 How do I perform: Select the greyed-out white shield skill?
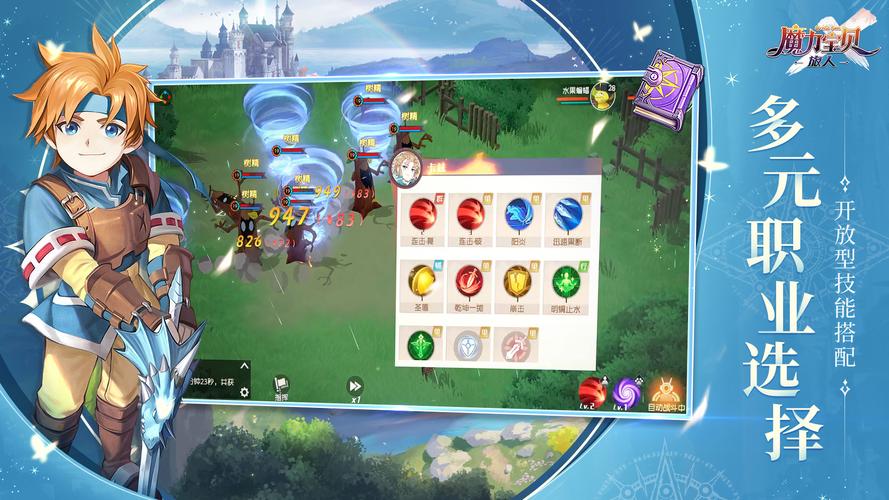tap(469, 346)
